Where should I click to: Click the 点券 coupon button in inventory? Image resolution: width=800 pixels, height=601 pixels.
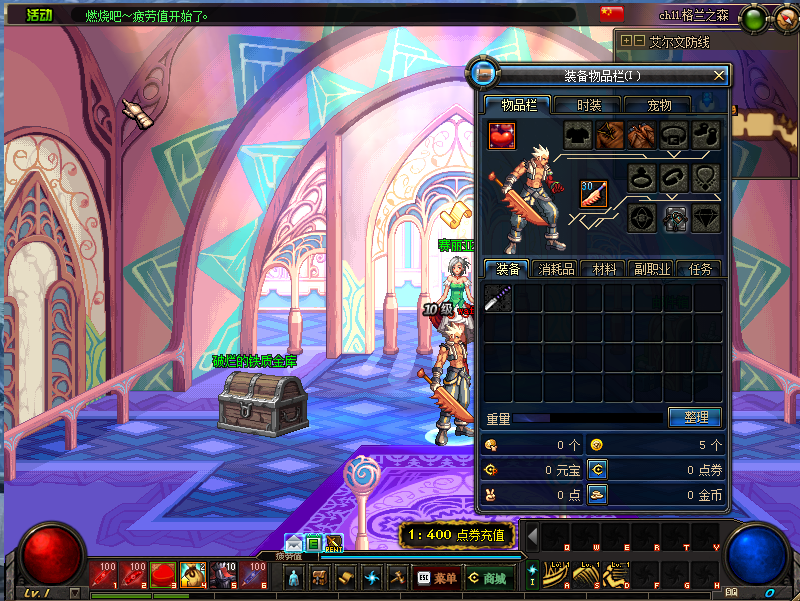point(597,469)
